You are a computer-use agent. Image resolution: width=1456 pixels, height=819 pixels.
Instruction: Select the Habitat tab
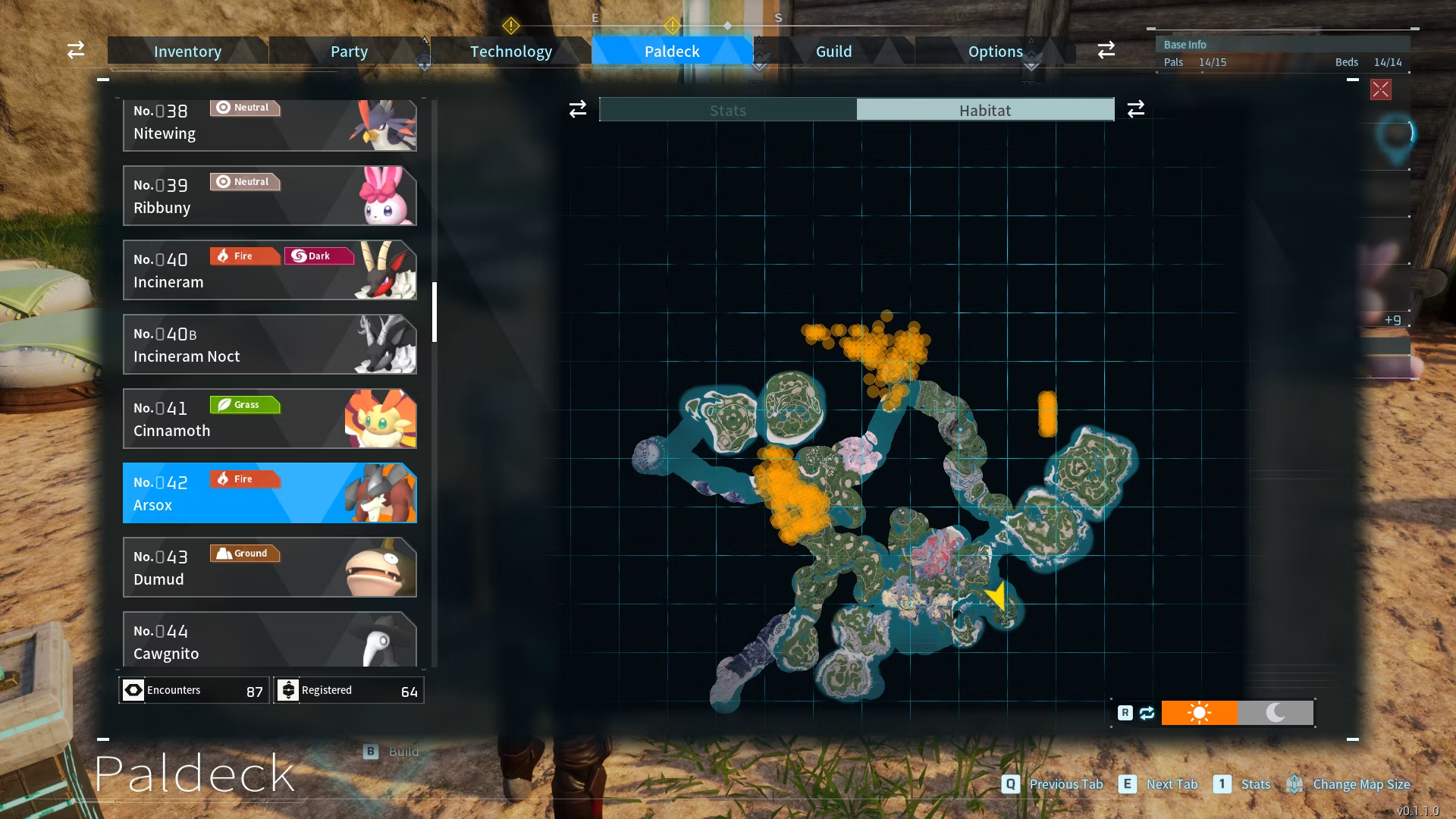[985, 110]
